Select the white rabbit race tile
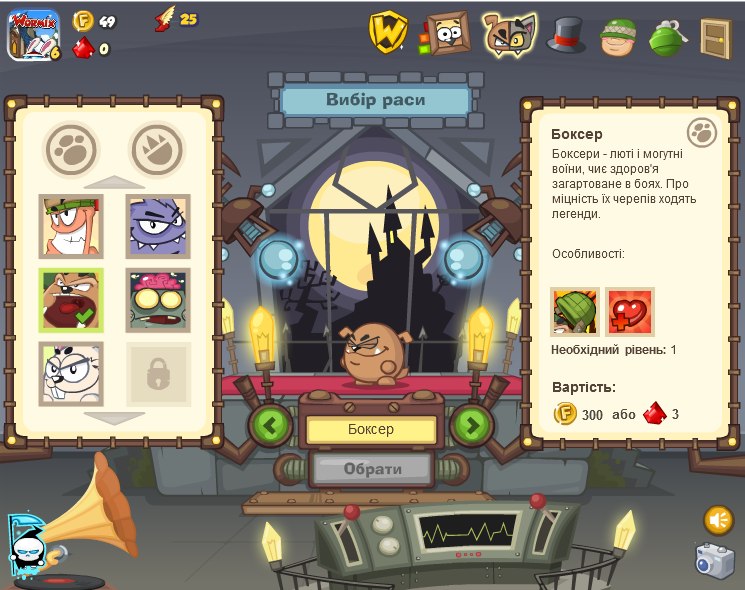The height and width of the screenshot is (590, 745). pos(71,373)
